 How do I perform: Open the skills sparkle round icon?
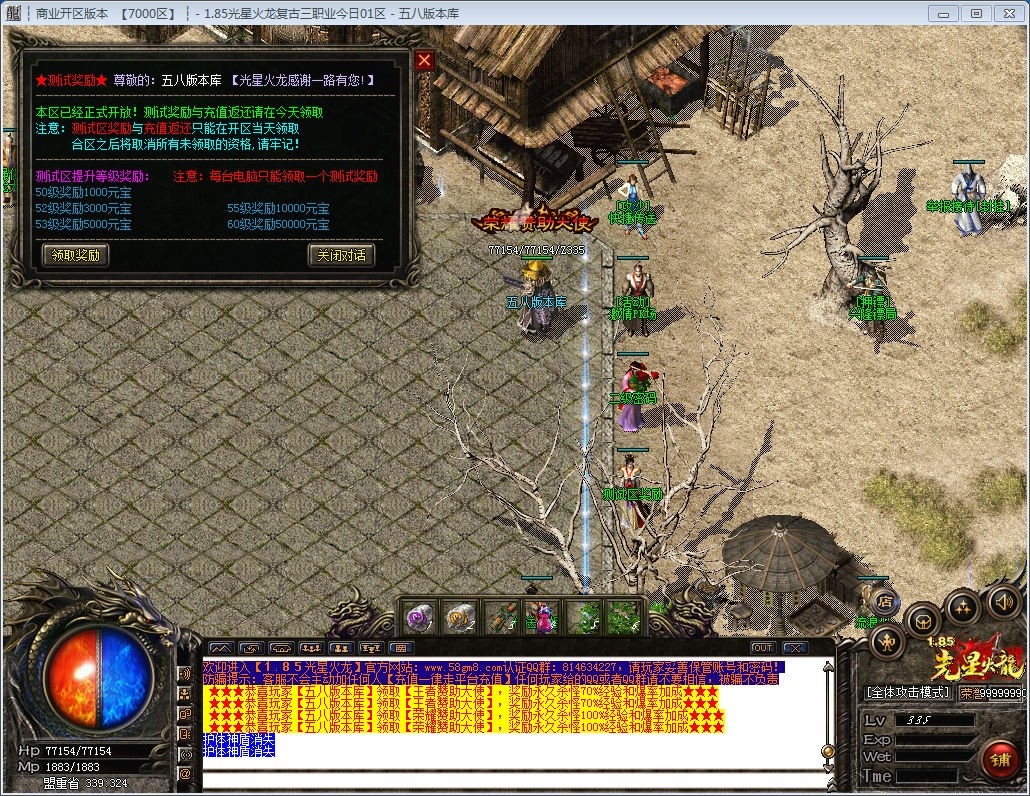963,606
